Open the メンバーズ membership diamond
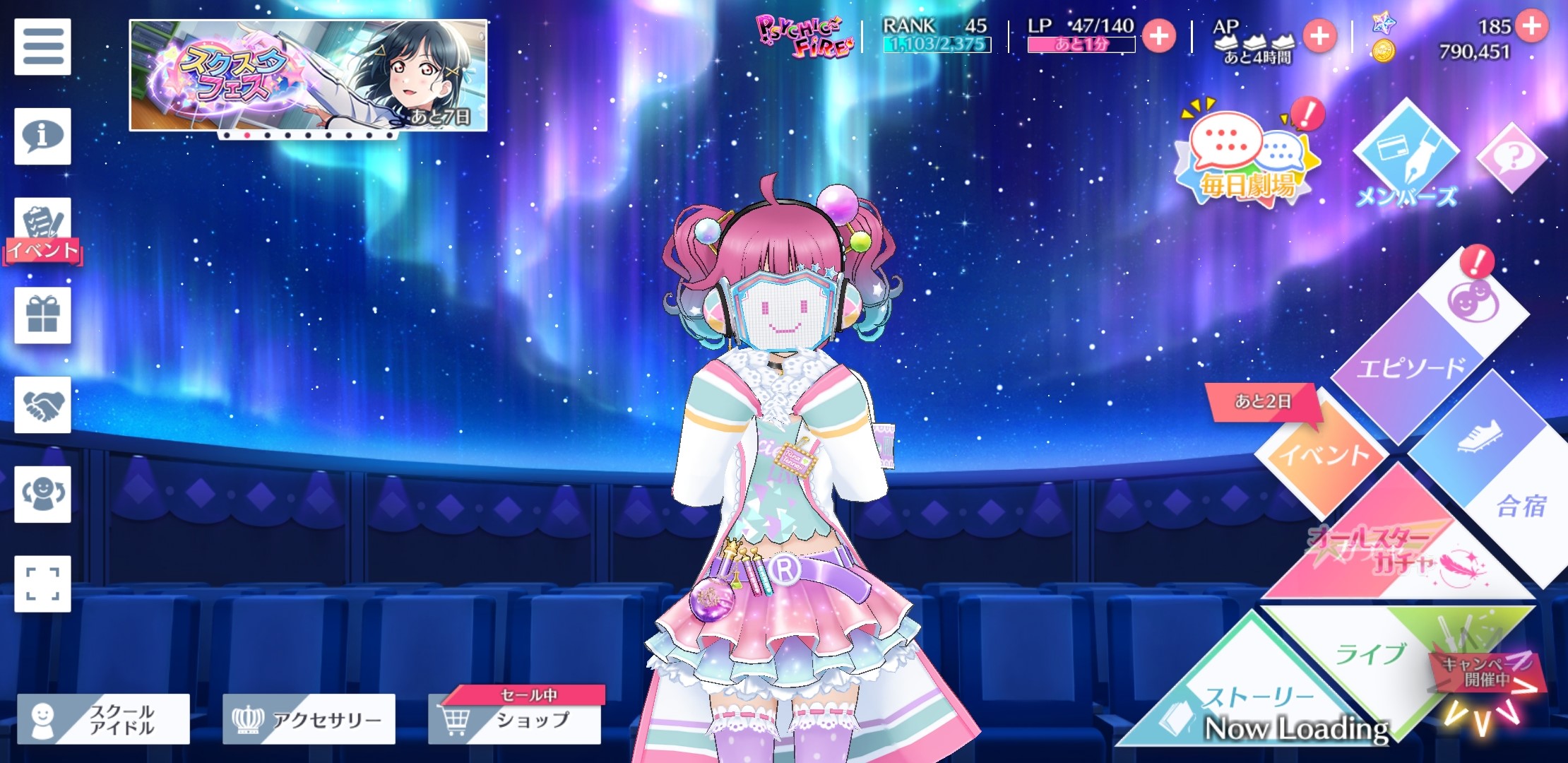Screen dimensions: 1568x763 (1406, 157)
